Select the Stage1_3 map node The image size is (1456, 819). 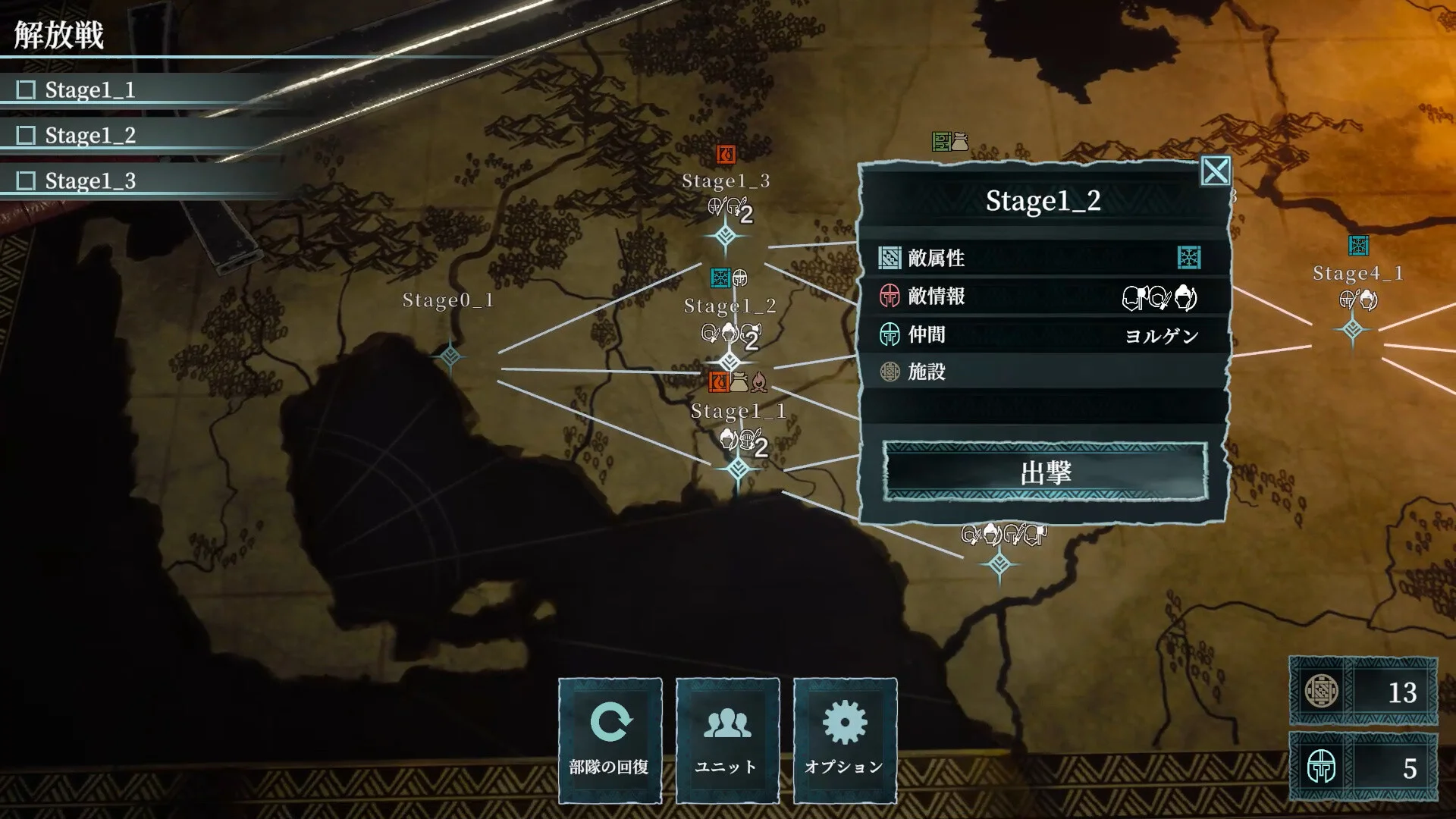[x=726, y=237]
